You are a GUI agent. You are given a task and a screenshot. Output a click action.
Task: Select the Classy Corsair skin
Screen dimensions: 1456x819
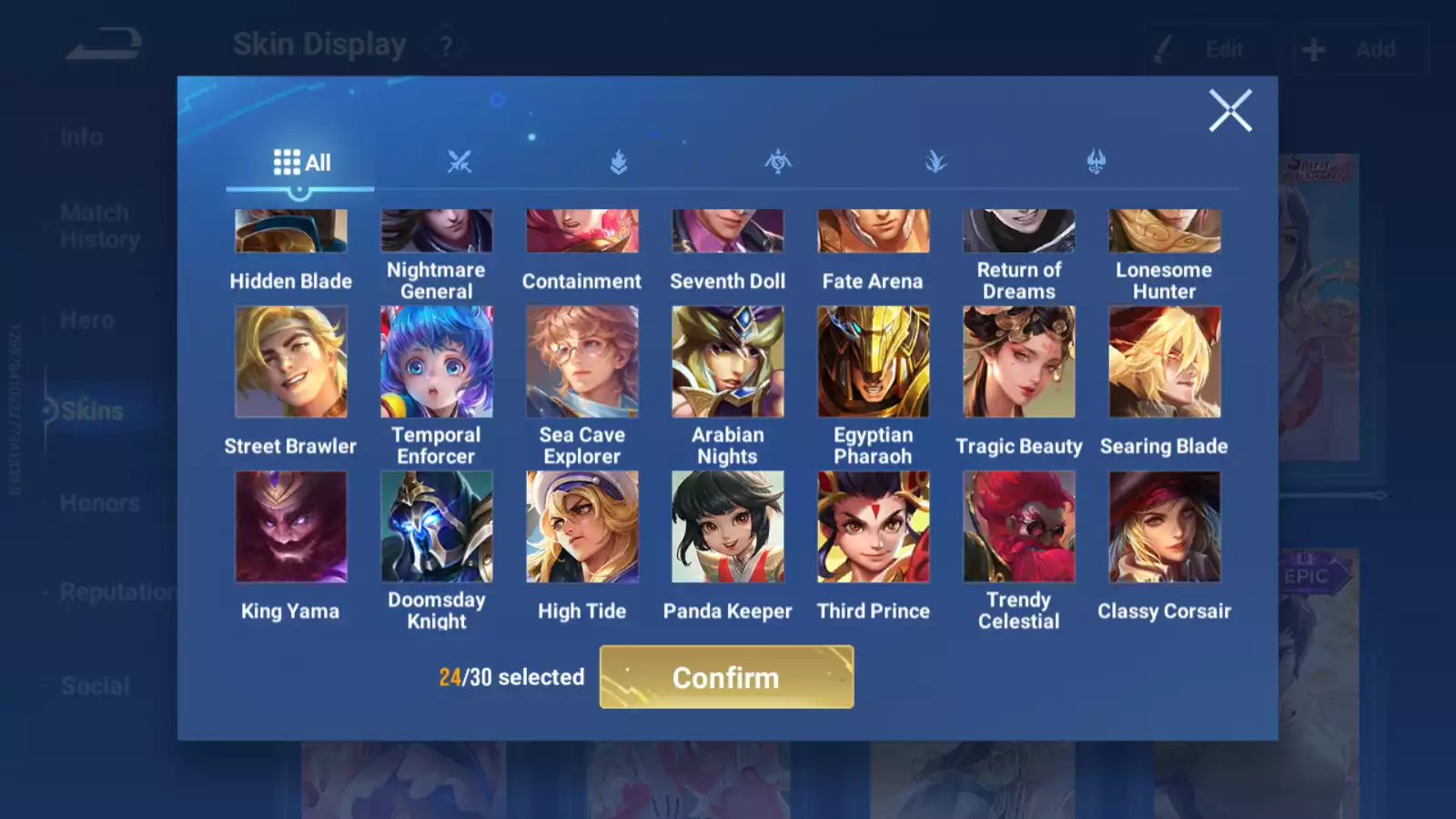click(1165, 527)
